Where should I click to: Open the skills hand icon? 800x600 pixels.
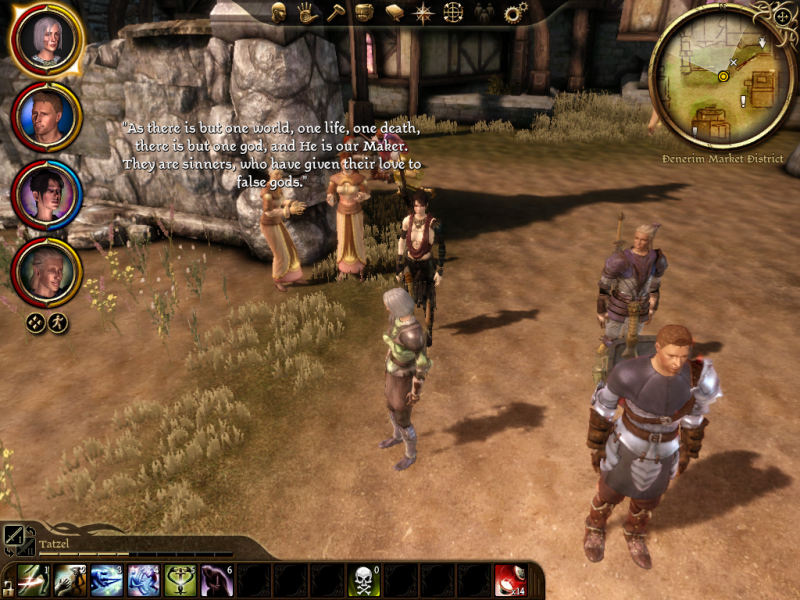click(307, 13)
